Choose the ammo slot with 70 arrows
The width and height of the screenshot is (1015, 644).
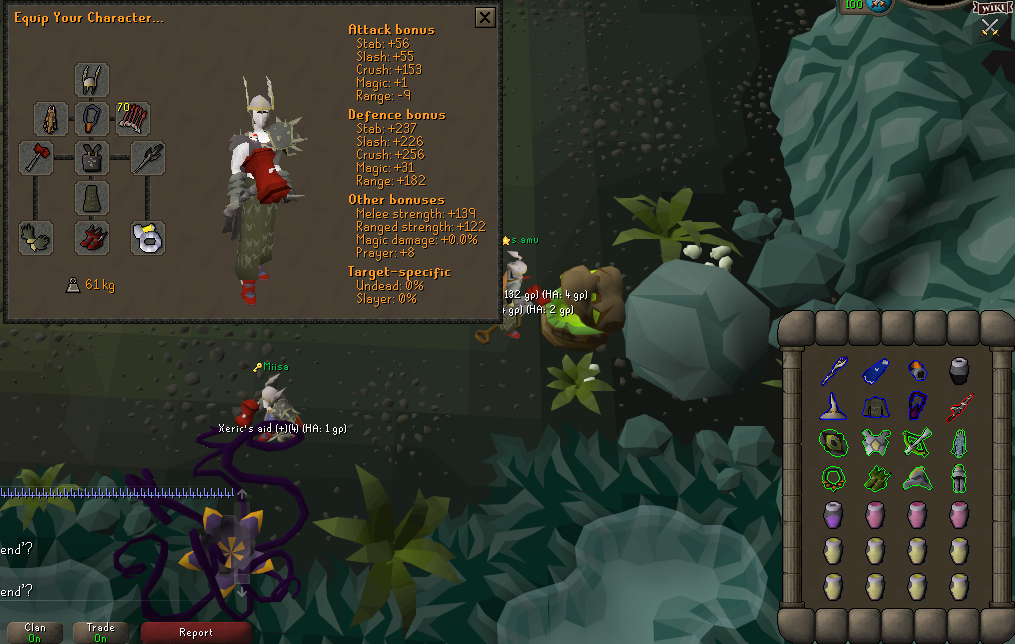pos(133,119)
